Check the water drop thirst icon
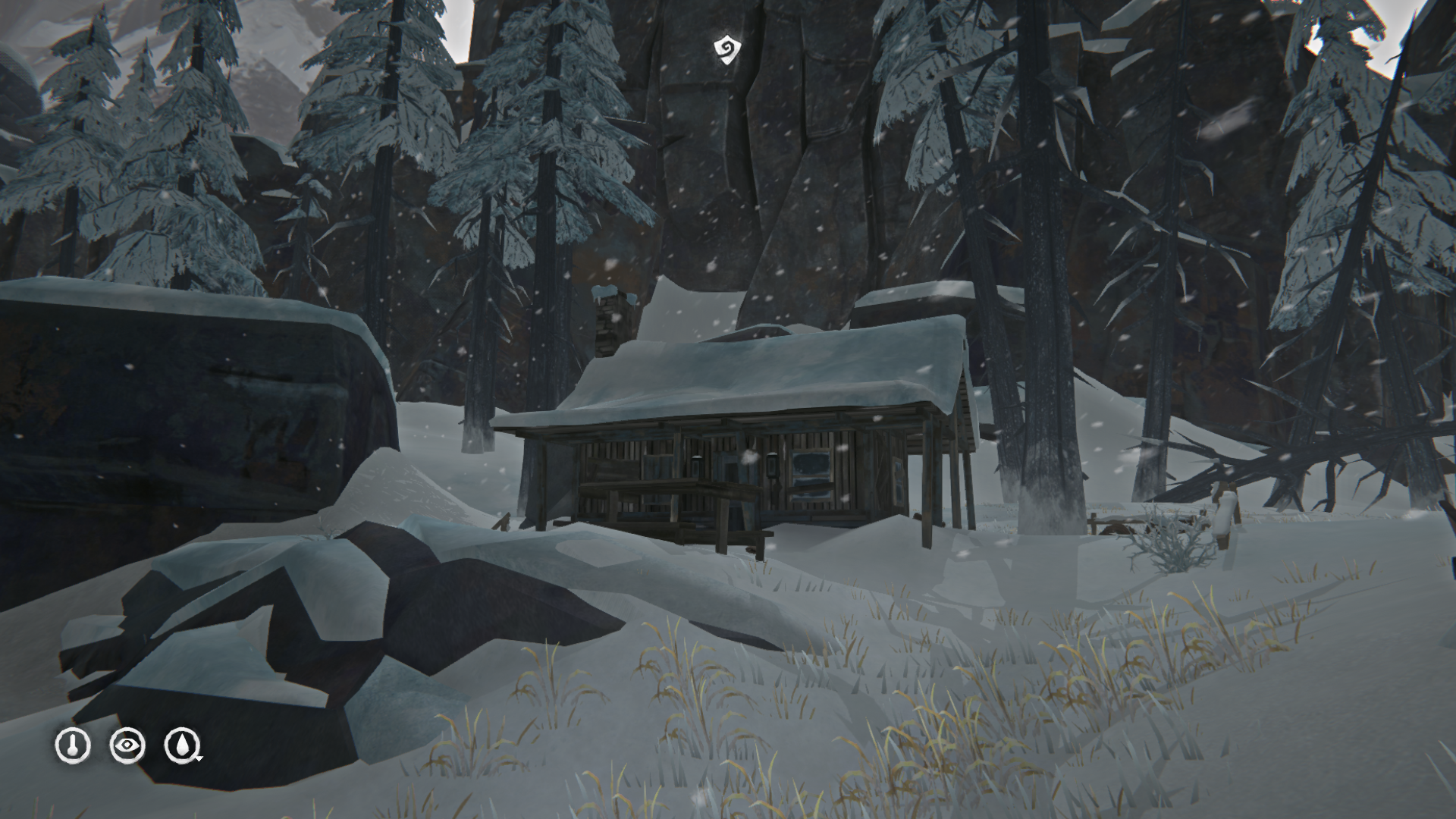 tap(183, 746)
